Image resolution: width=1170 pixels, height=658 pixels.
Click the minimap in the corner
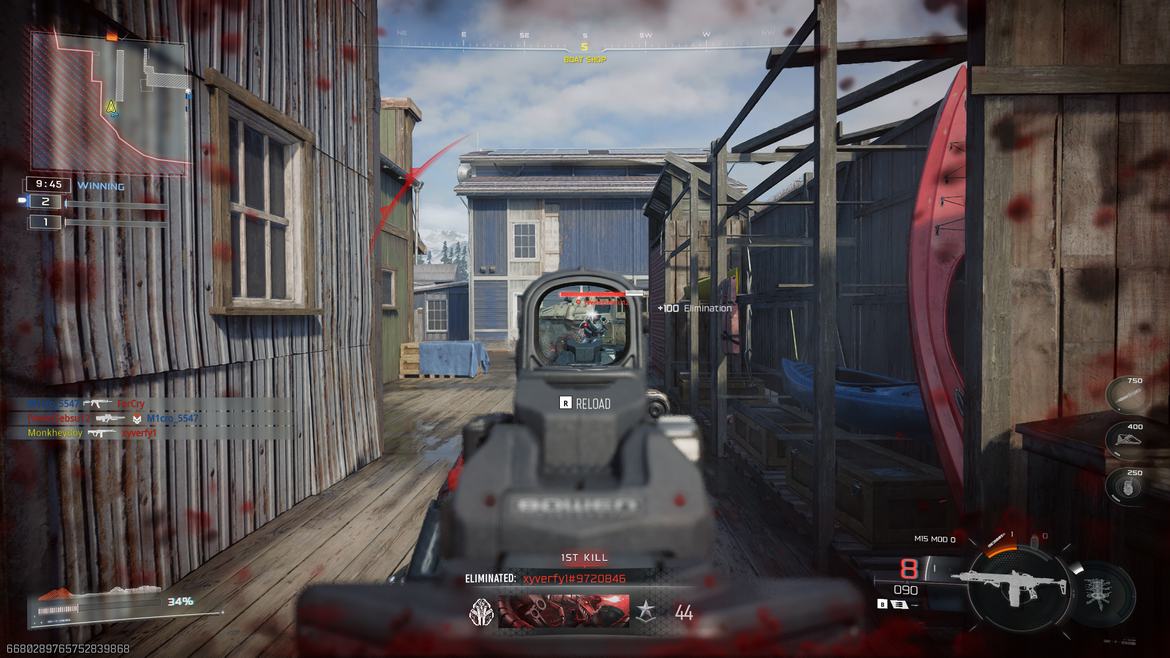[x=108, y=102]
